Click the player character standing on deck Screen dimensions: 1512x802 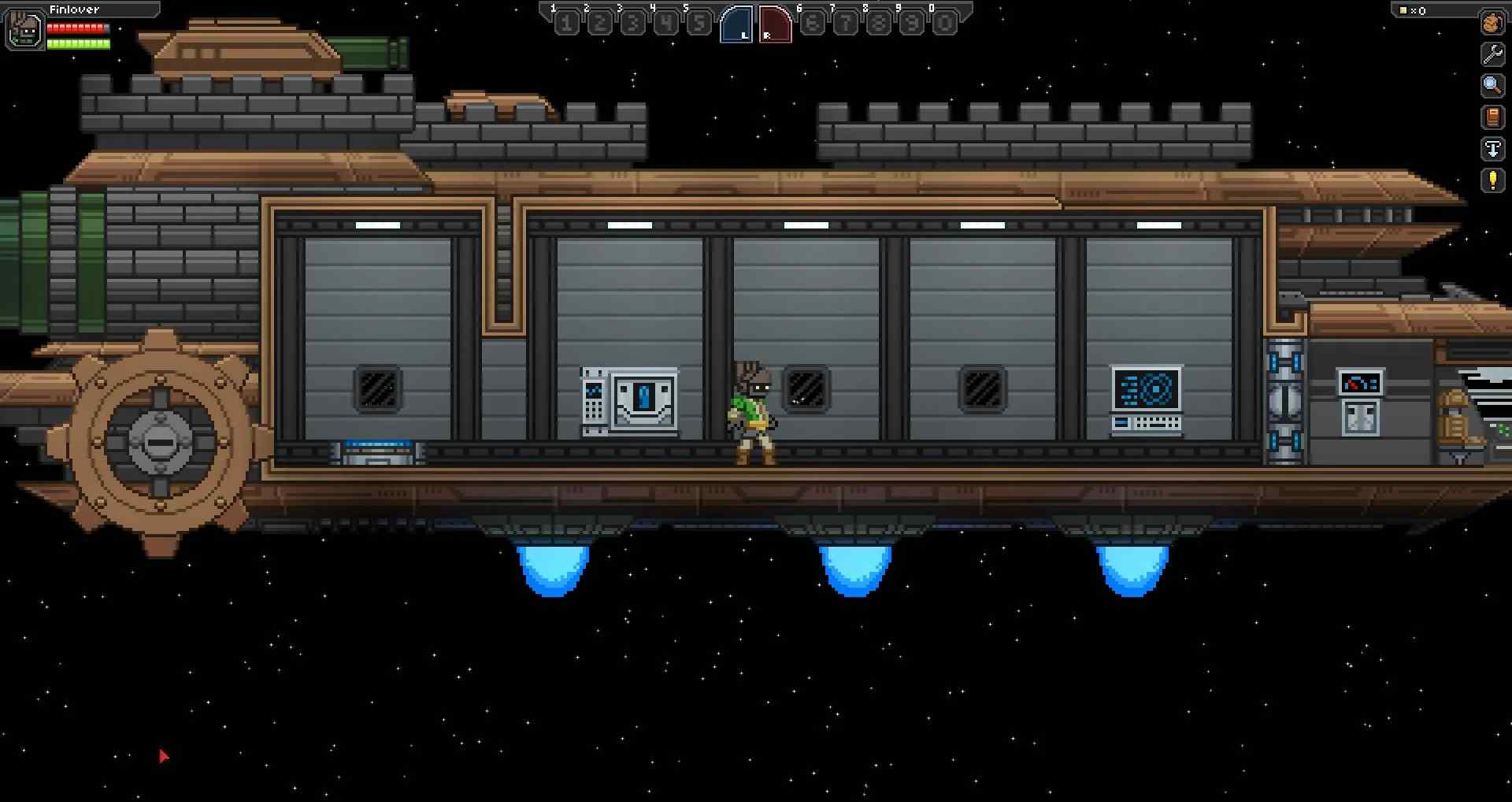point(754,410)
